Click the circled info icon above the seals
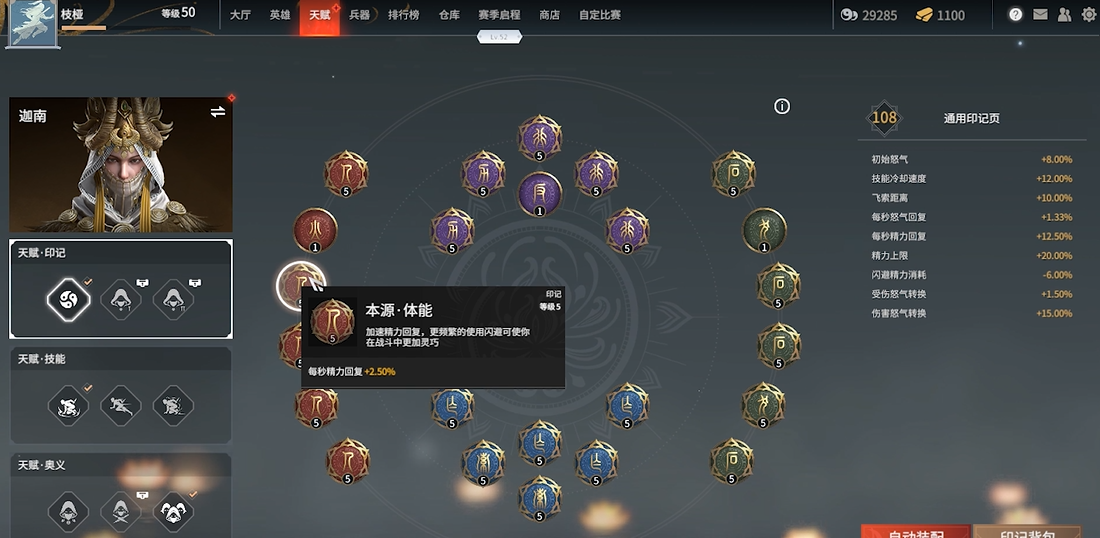The height and width of the screenshot is (538, 1100). tap(782, 106)
